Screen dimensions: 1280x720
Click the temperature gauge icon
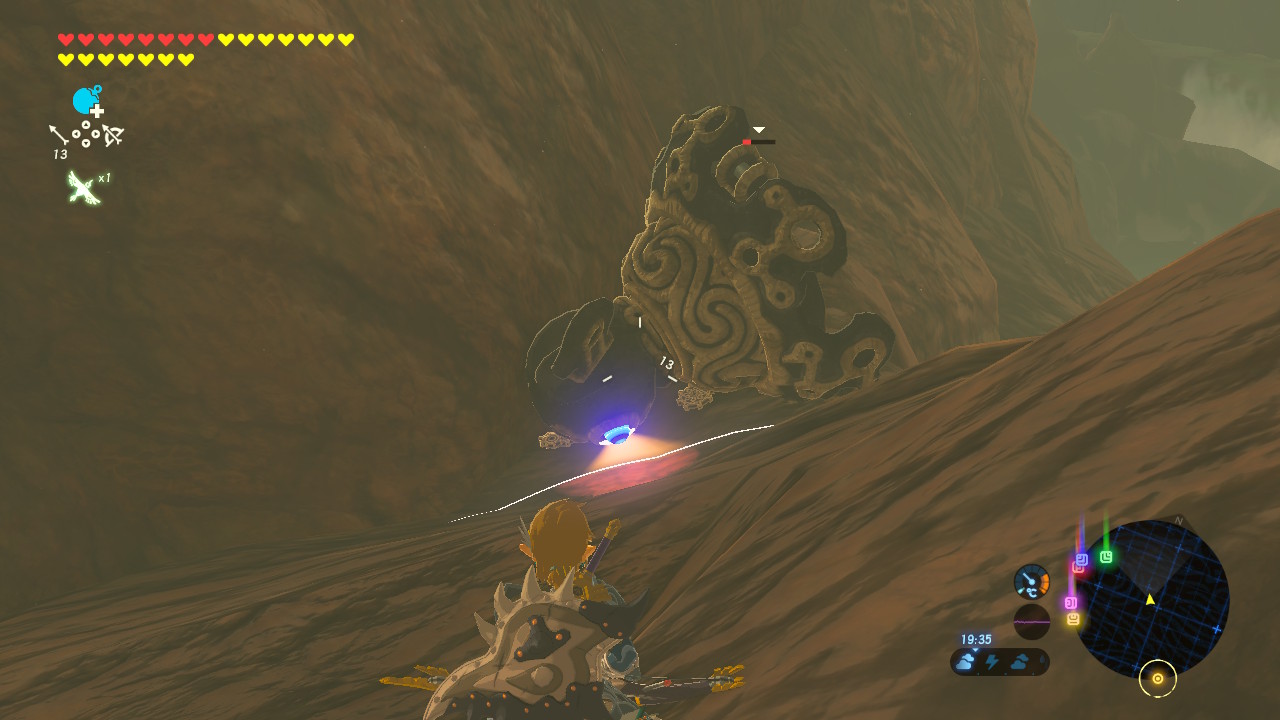[x=1031, y=582]
